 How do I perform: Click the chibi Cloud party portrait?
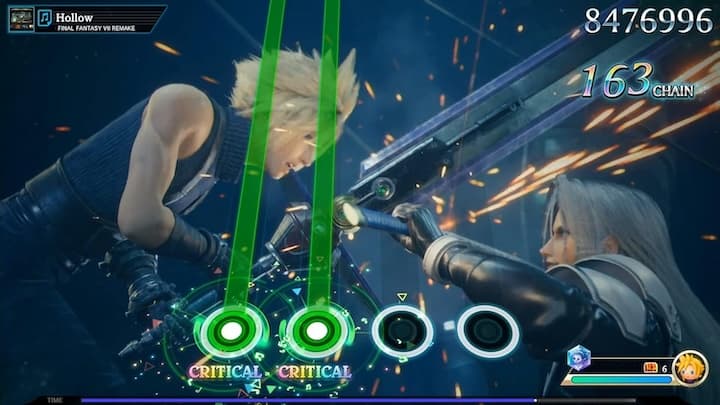coord(690,368)
